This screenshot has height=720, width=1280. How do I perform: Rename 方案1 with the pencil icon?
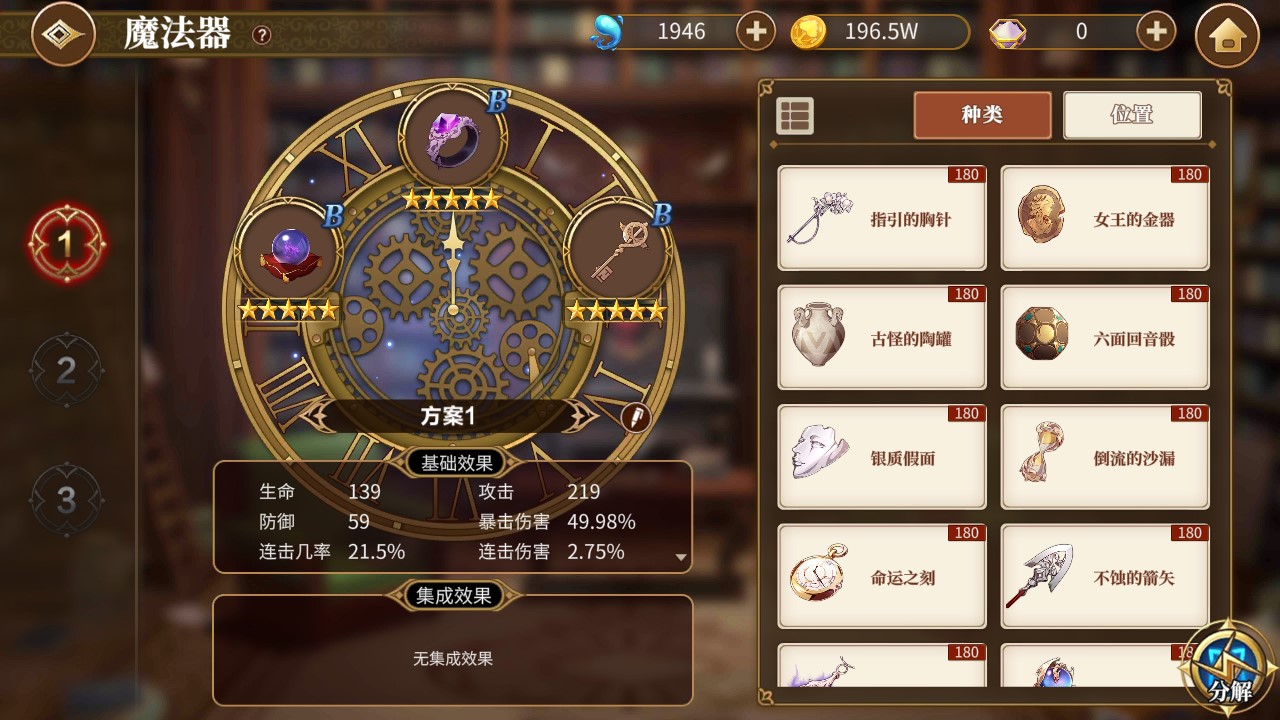[635, 417]
